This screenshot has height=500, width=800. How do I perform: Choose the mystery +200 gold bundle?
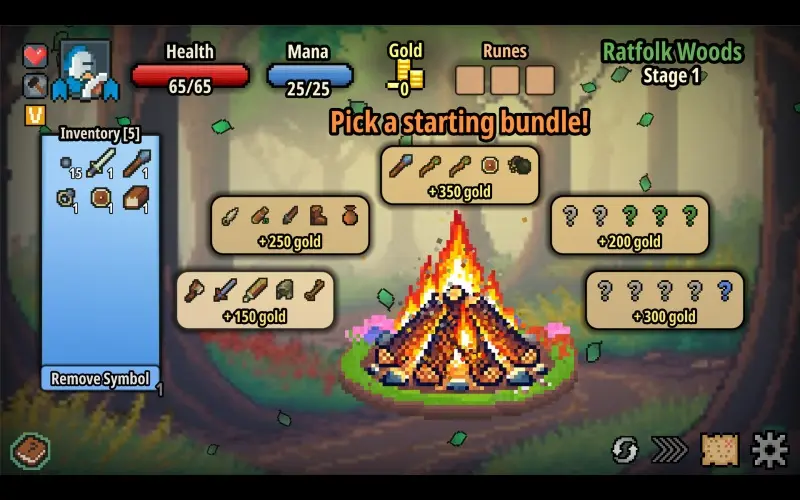tap(632, 225)
